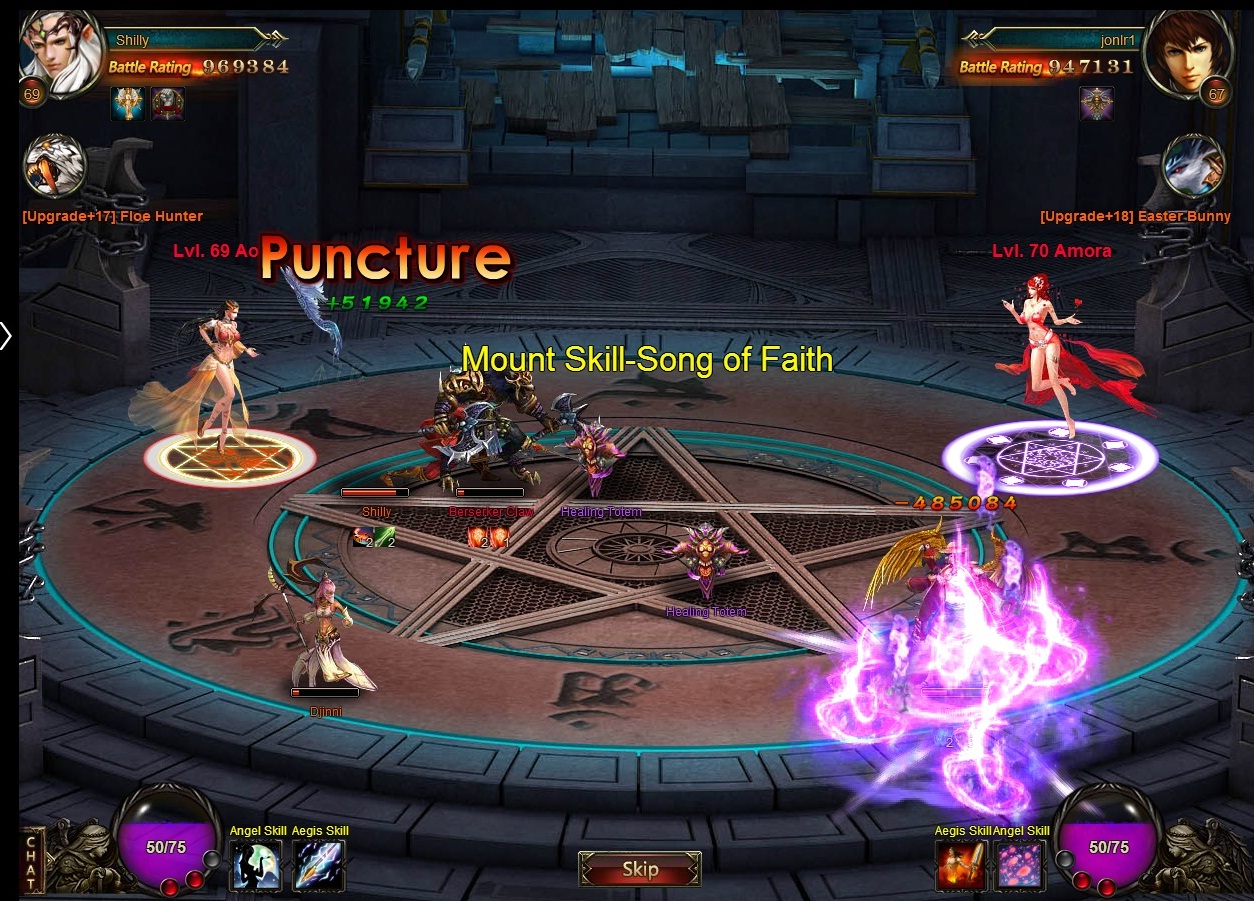This screenshot has height=901, width=1254.
Task: Select the fiery sword Aegis Skill icon
Action: [x=960, y=865]
